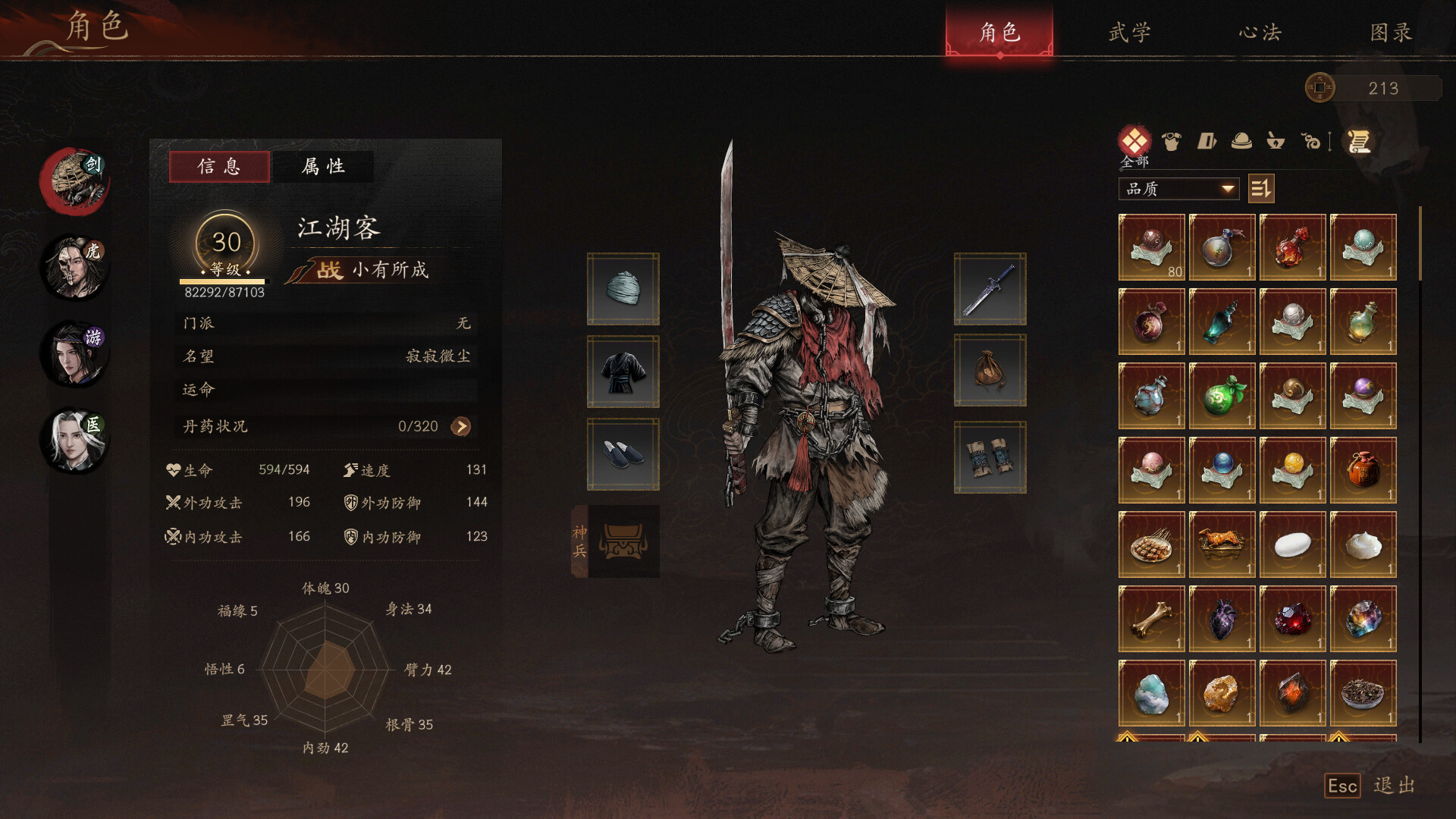Open the 心法 tab
The image size is (1456, 819).
click(x=1260, y=33)
